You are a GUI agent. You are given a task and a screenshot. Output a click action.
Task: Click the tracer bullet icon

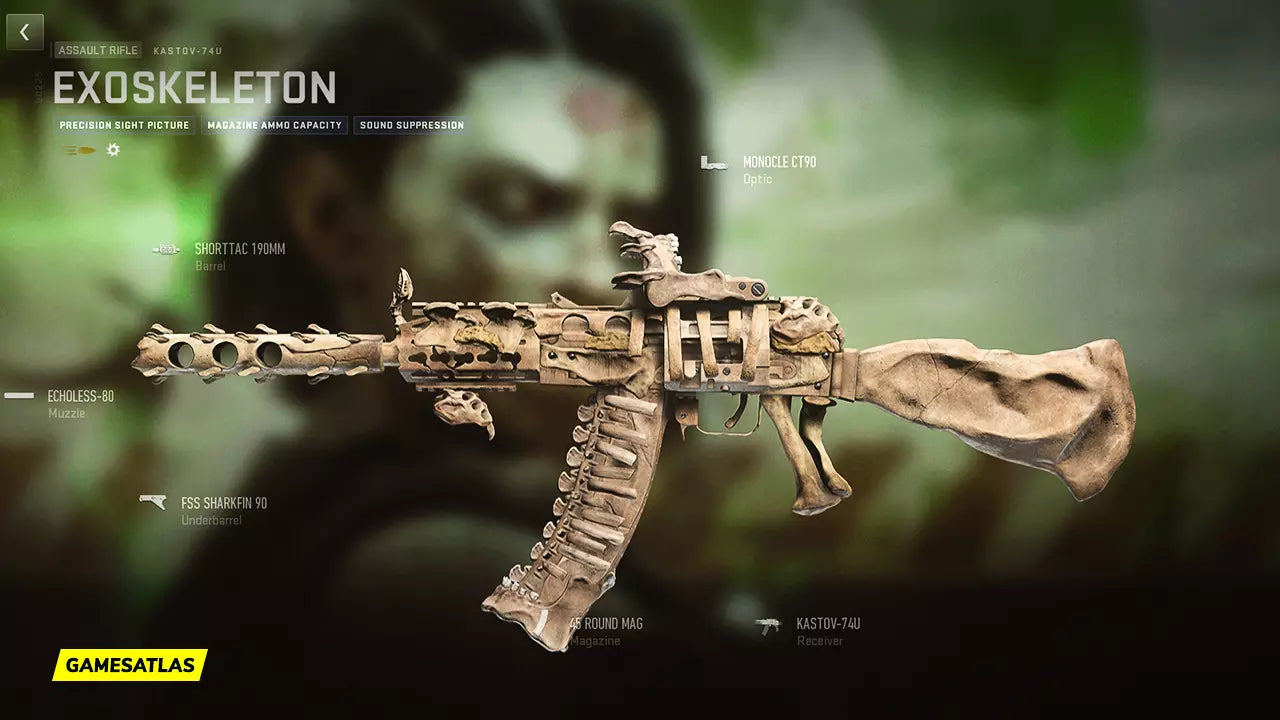point(78,150)
